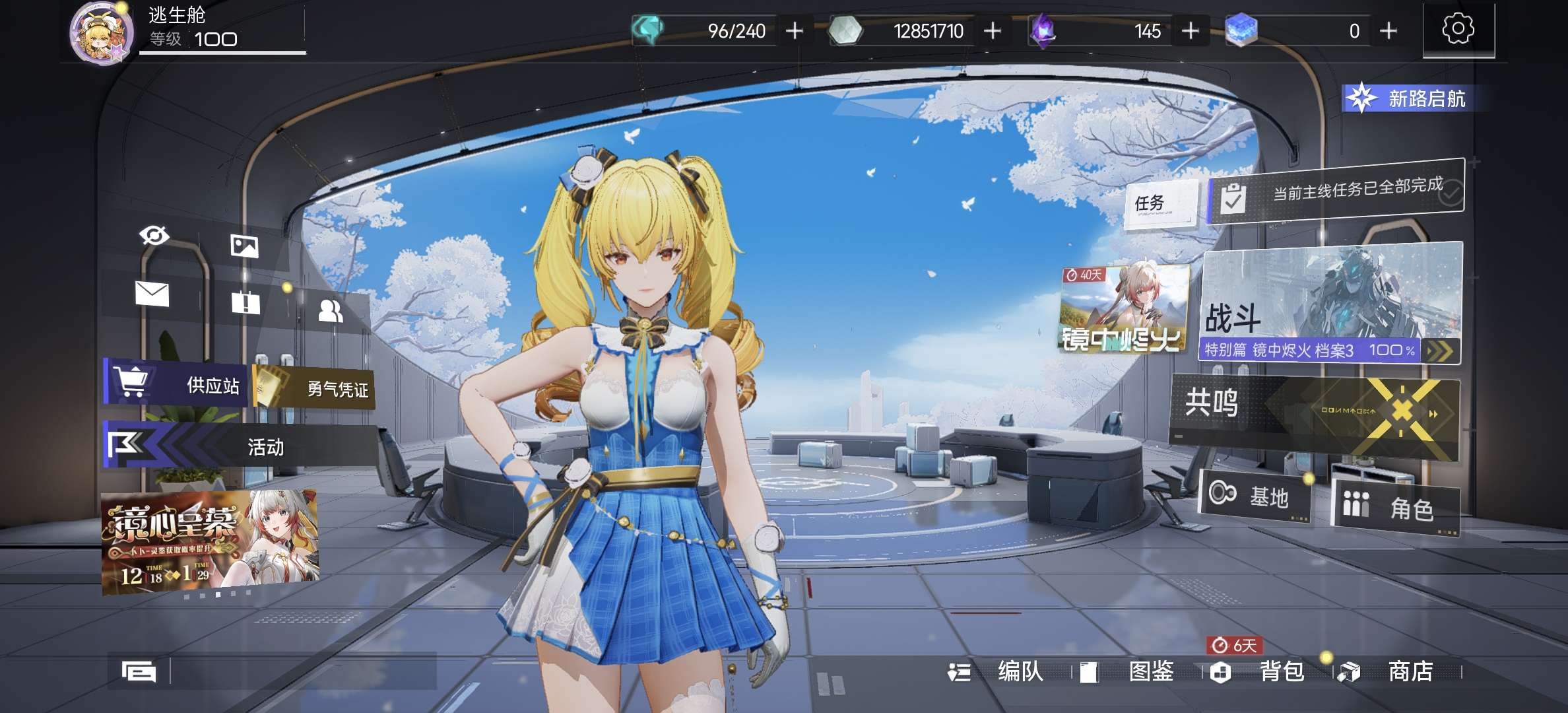Go to the 基地 base screen
Screen dimensions: 1568x713
[x=1254, y=495]
